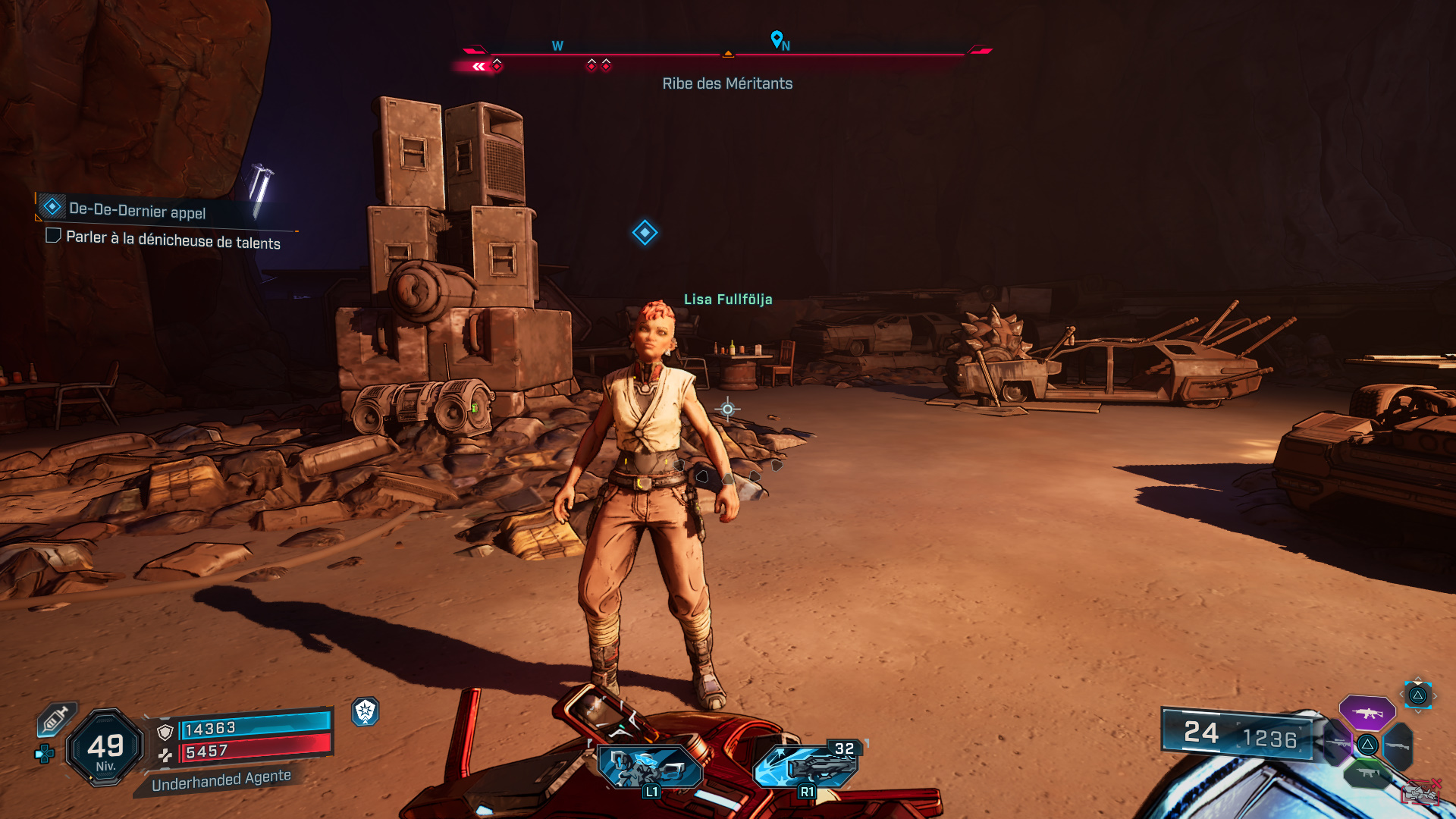Click the blue map pin on the compass
This screenshot has height=819, width=1456.
(x=776, y=38)
